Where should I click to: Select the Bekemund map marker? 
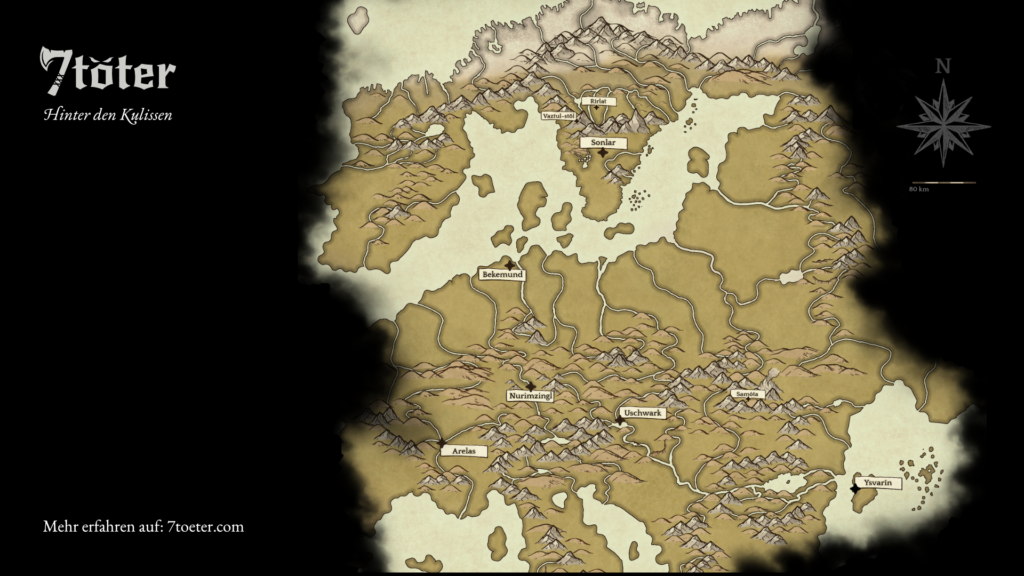click(510, 265)
